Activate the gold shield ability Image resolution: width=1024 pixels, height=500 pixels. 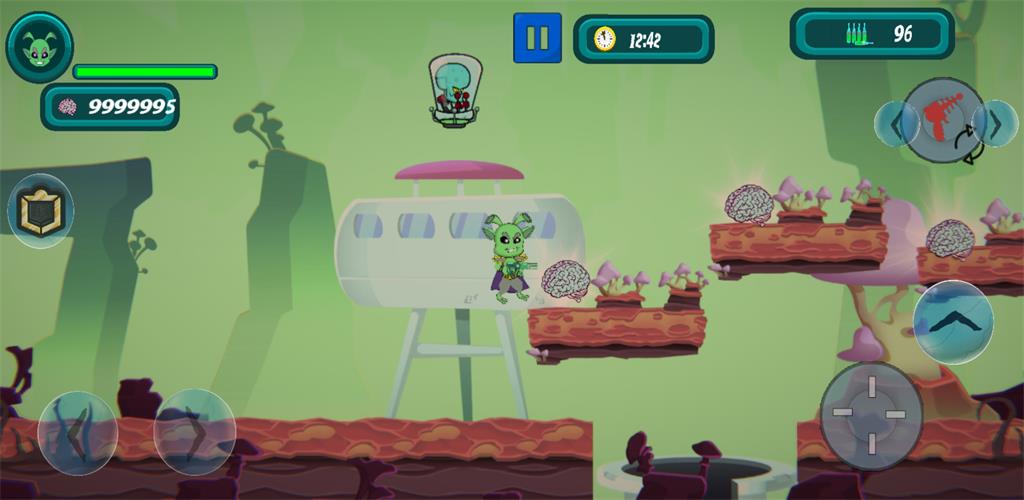(x=40, y=212)
